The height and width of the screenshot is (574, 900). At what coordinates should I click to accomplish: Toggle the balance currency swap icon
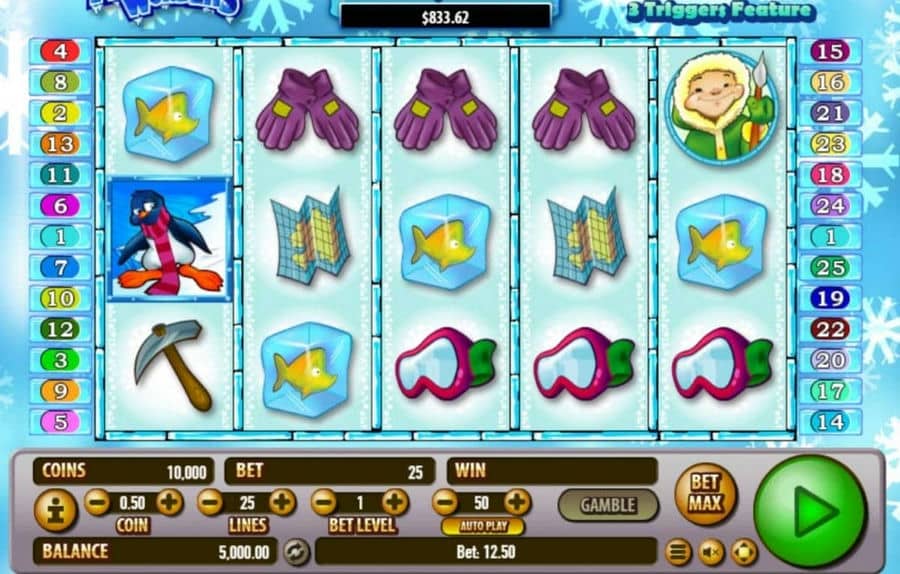[295, 551]
